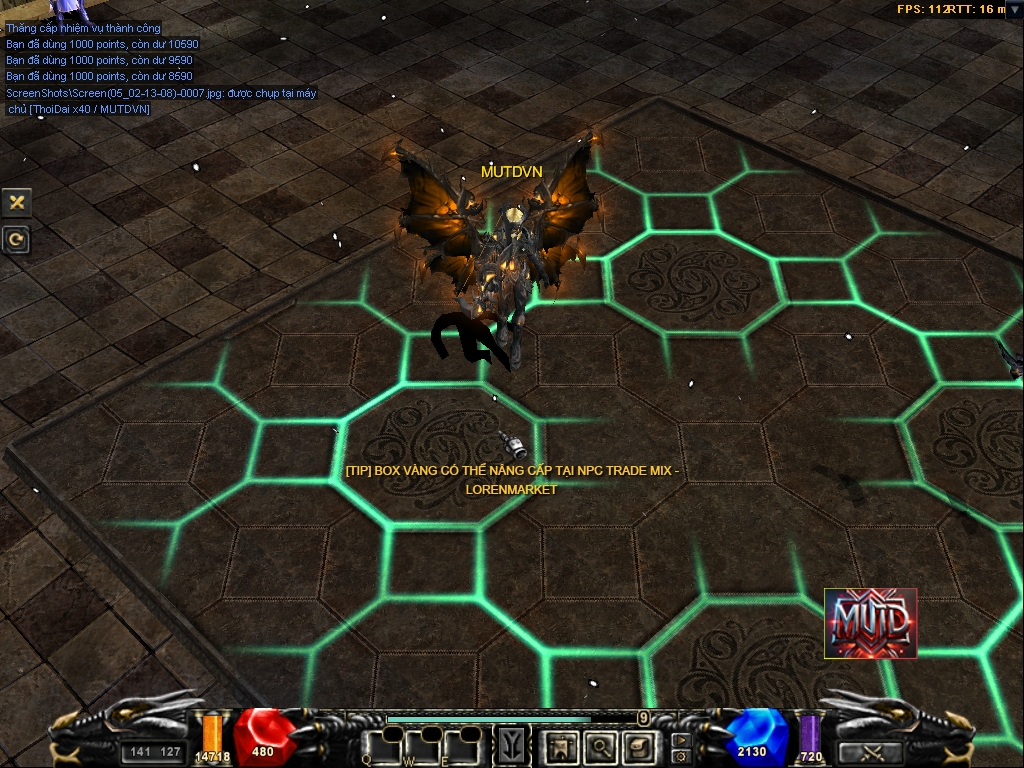Click the small play arrow button
The height and width of the screenshot is (768, 1024).
point(681,740)
